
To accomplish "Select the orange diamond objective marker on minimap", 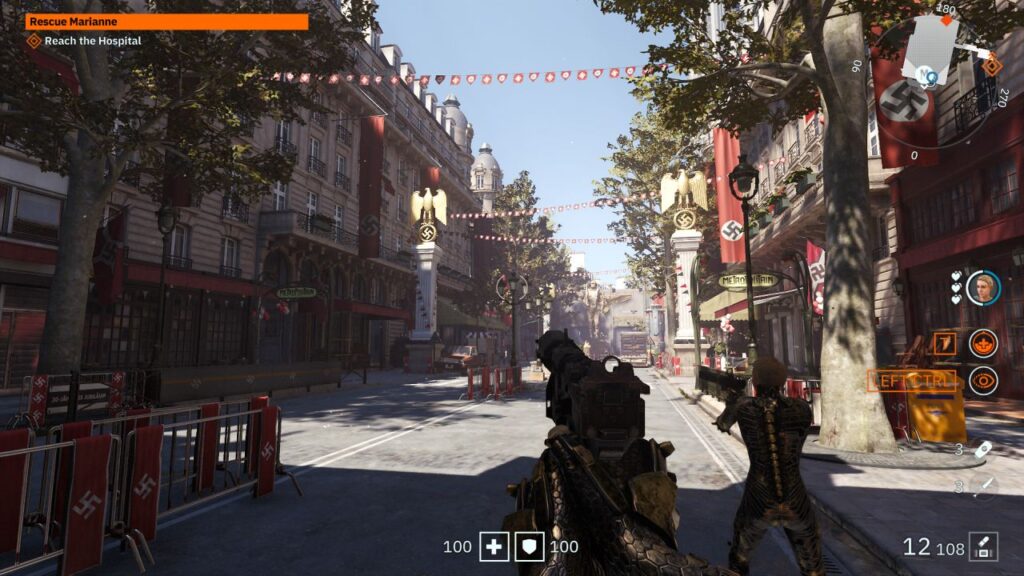I will [991, 66].
